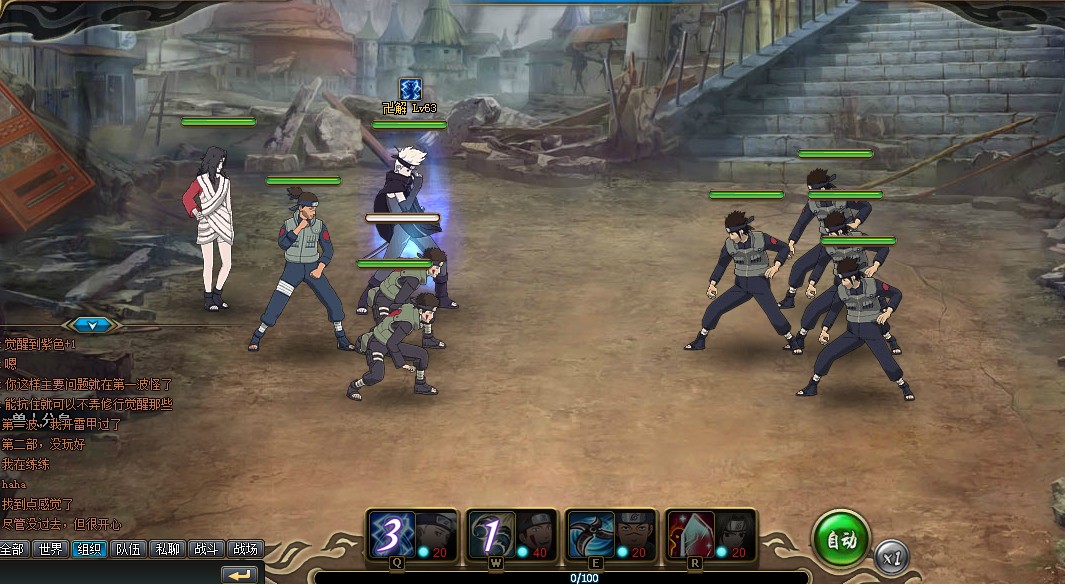The image size is (1065, 584).
Task: Change battle speed with the x1 button
Action: point(890,556)
